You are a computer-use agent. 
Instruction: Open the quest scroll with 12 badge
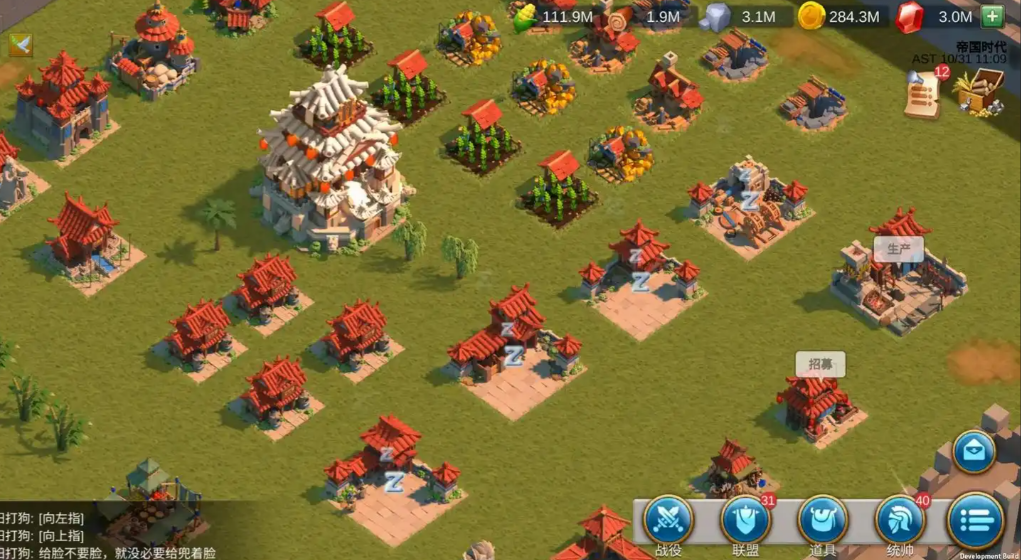pos(923,95)
